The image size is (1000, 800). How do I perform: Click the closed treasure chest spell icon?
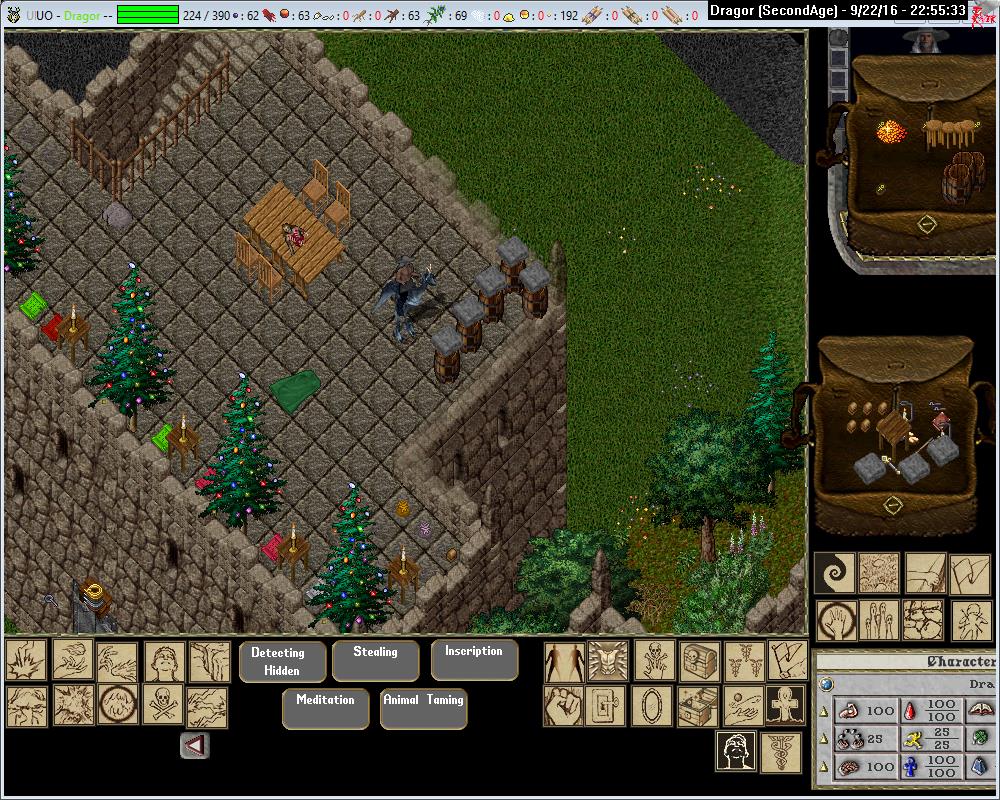point(699,661)
